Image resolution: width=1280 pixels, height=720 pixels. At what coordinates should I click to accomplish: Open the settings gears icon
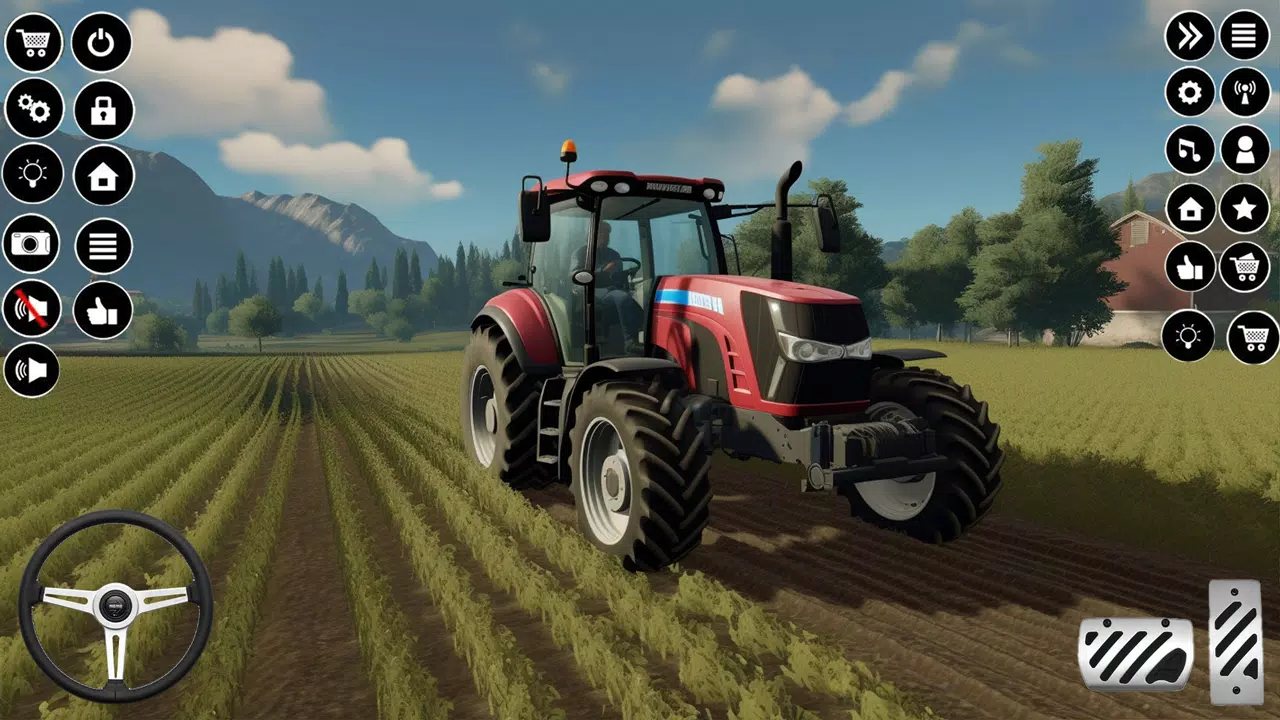tap(35, 110)
